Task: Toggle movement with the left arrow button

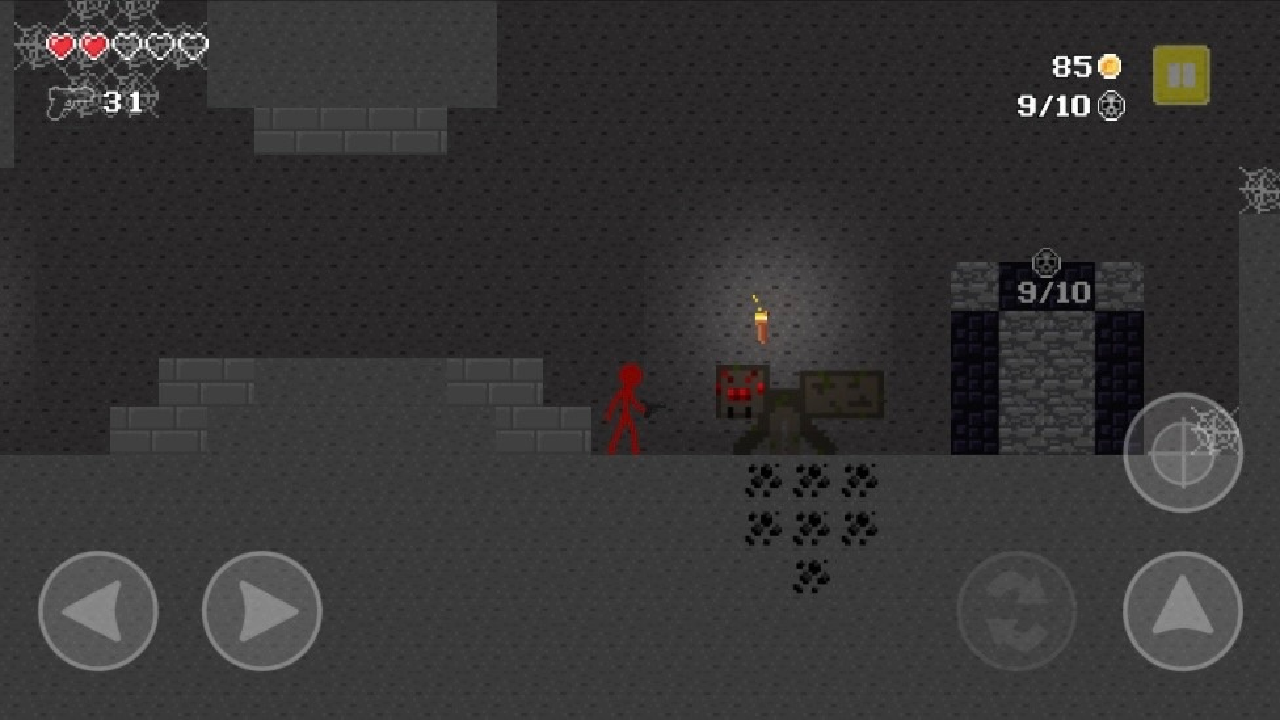Action: point(97,610)
